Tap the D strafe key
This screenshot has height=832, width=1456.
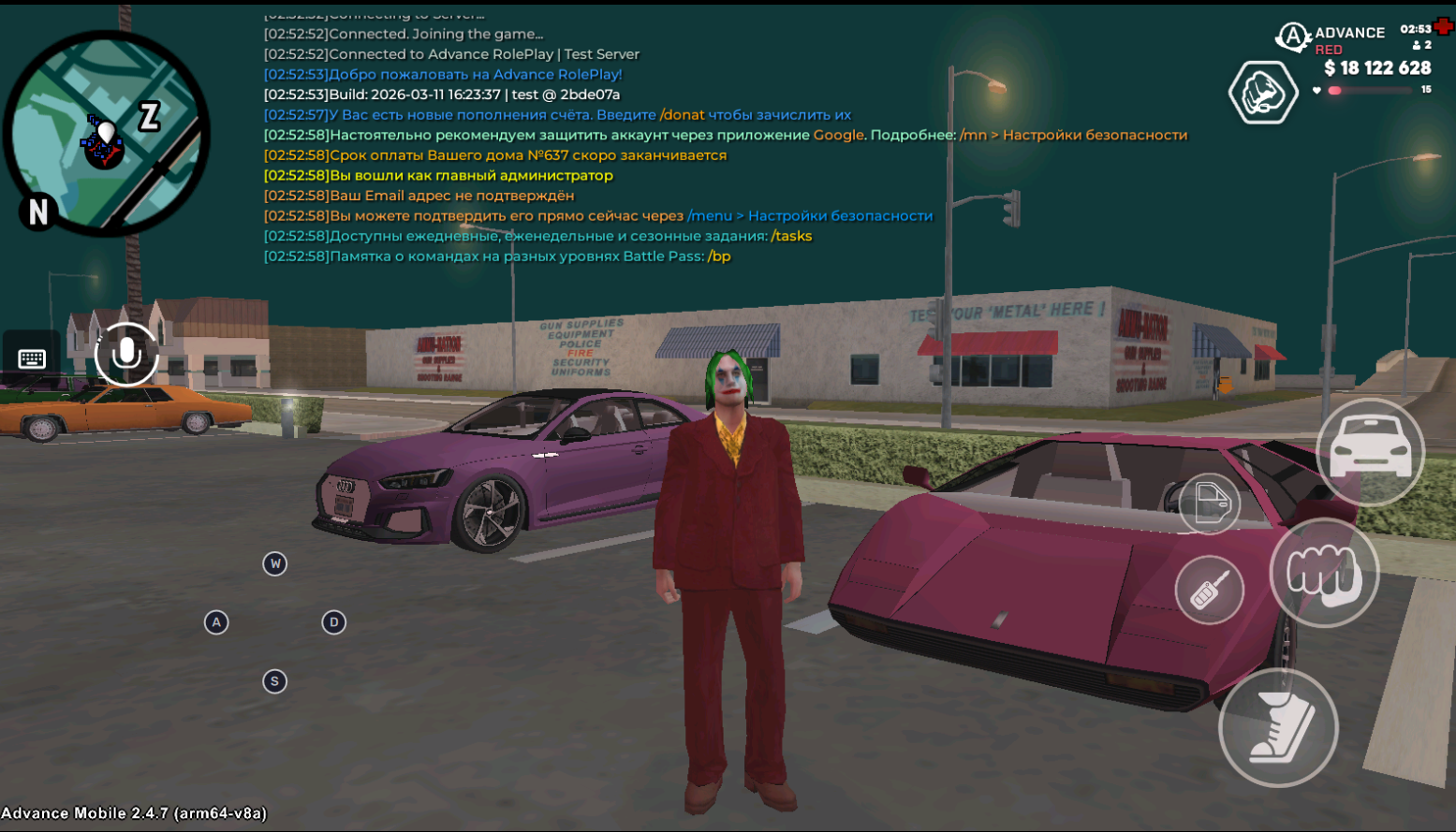333,621
